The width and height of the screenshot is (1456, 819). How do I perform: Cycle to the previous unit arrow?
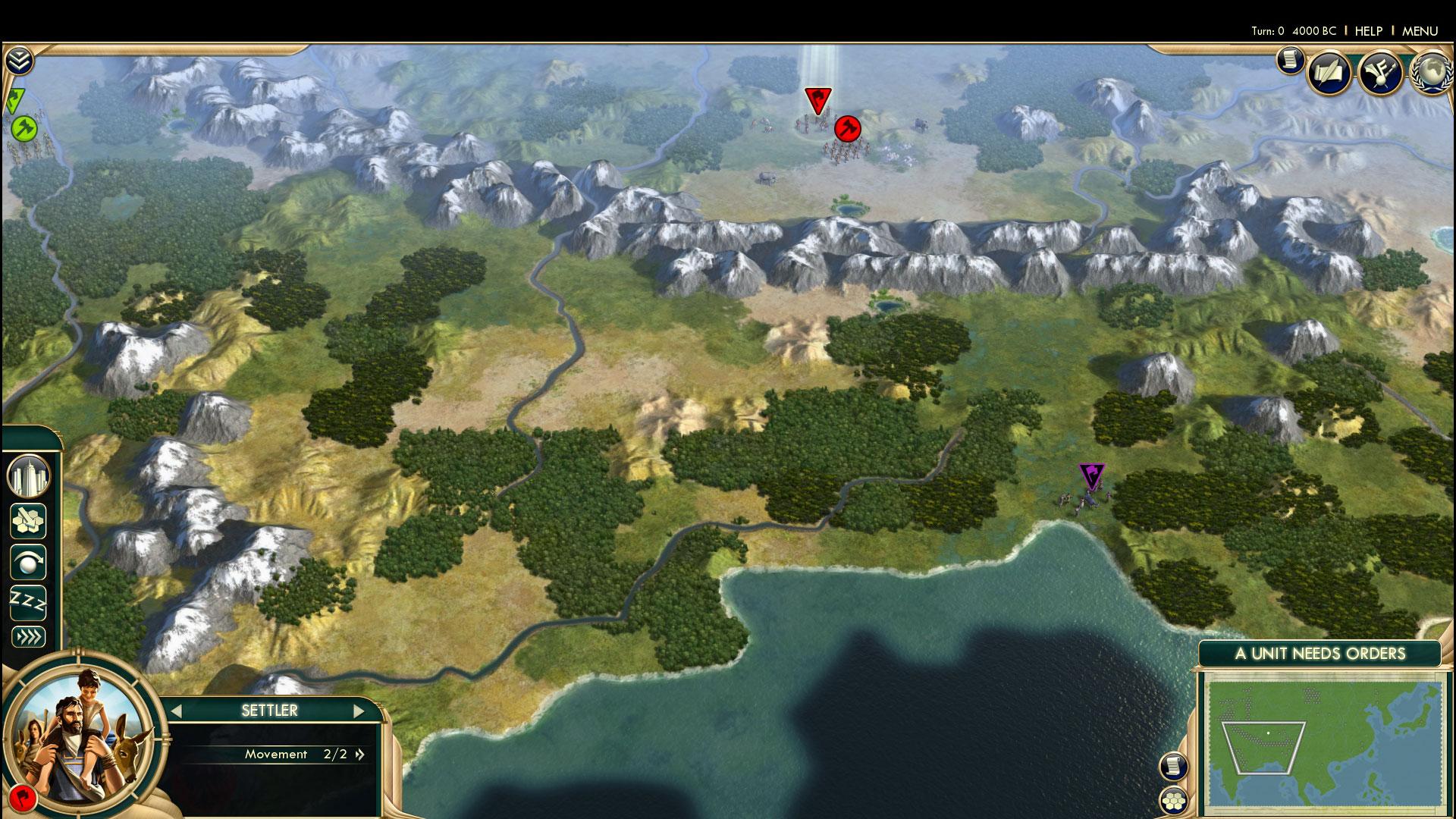(176, 711)
